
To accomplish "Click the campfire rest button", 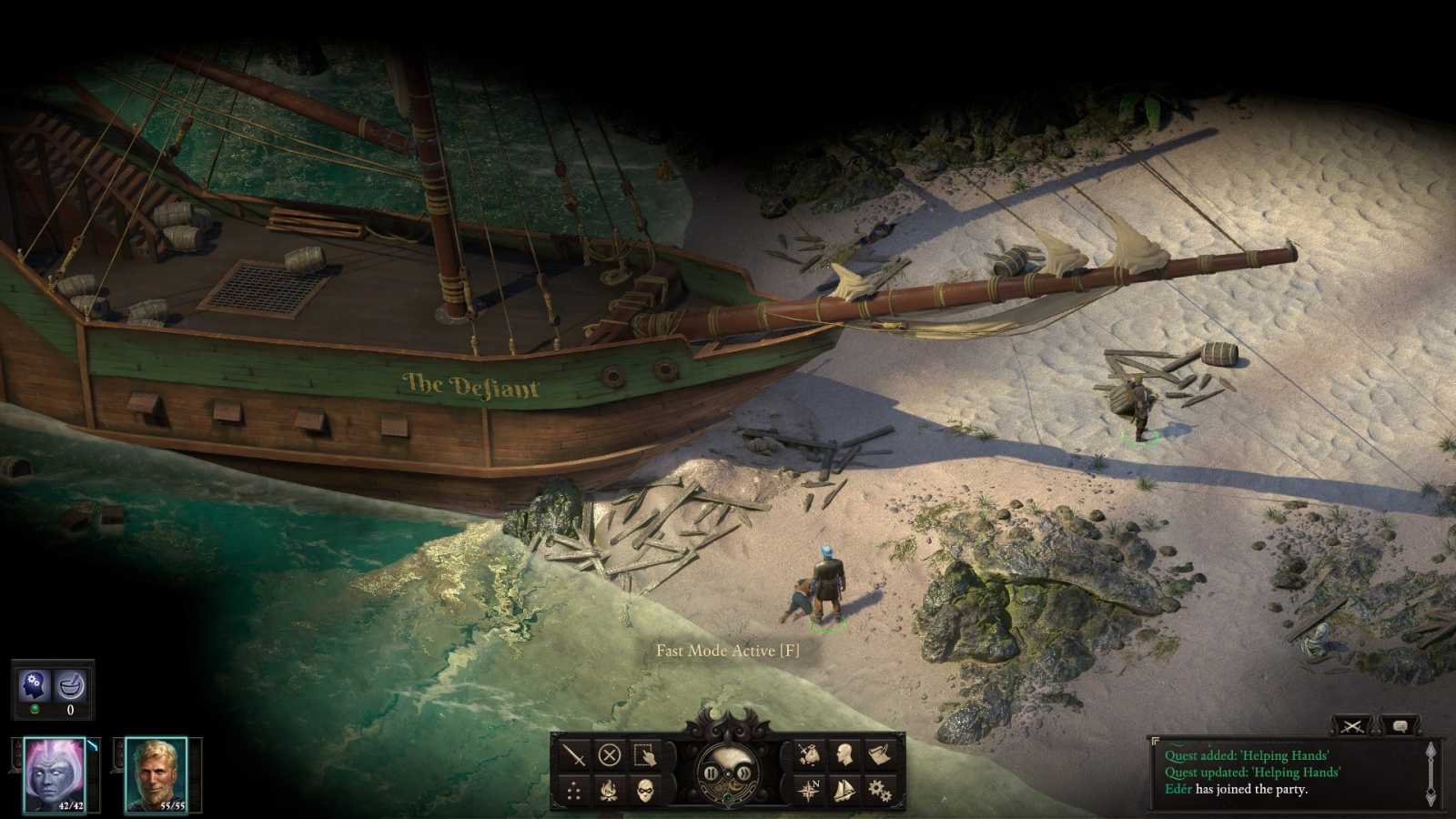I will 609,790.
